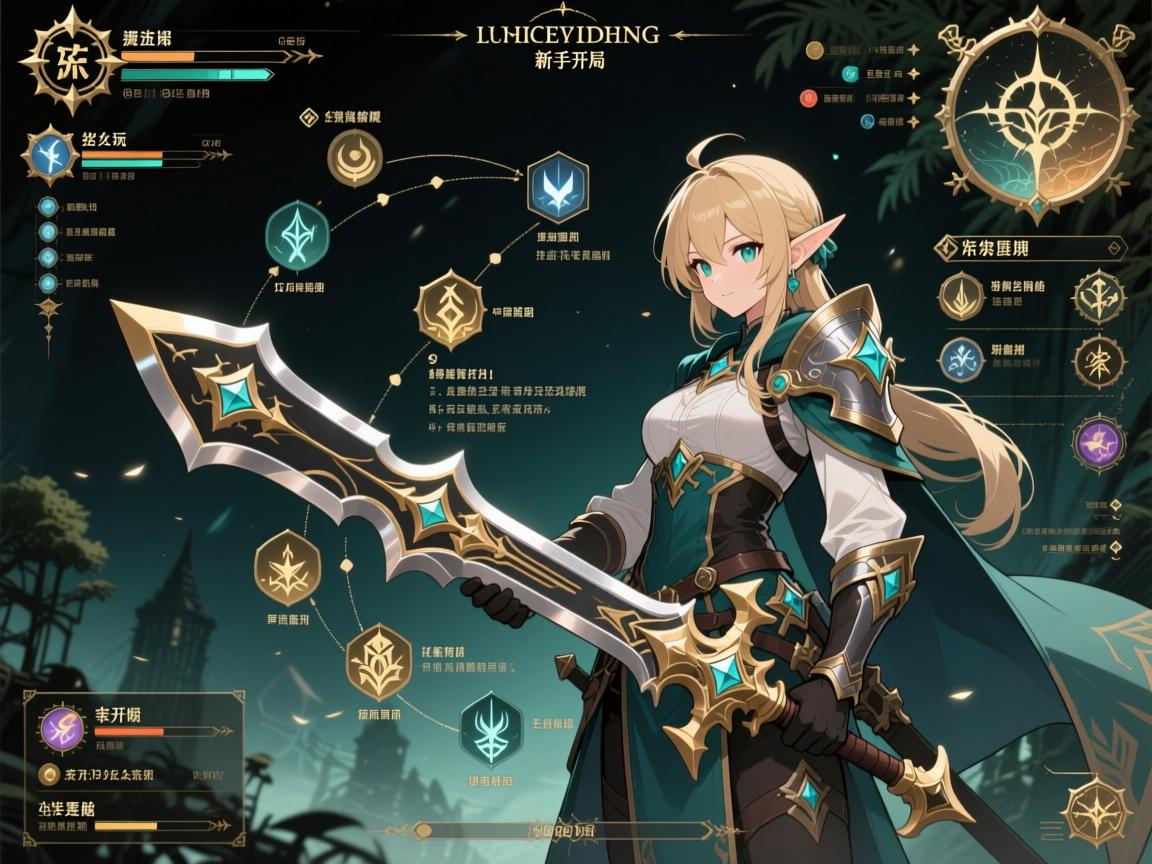Select the gold arrowhead circle icon
Screen dimensions: 1152x864
[x=962, y=296]
